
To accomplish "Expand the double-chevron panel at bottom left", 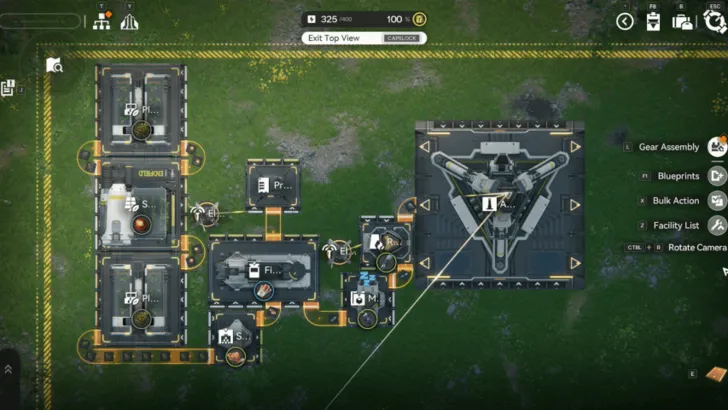I will pyautogui.click(x=8, y=369).
